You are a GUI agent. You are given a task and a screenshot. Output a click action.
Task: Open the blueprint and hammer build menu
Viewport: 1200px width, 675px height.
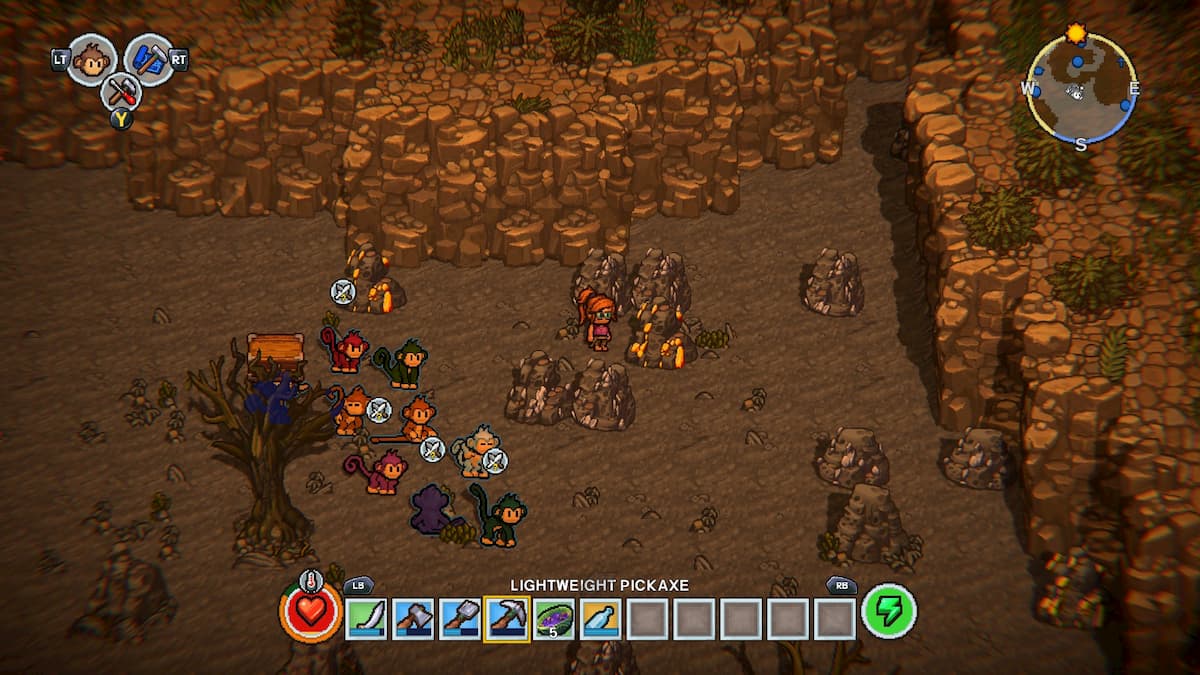[149, 59]
